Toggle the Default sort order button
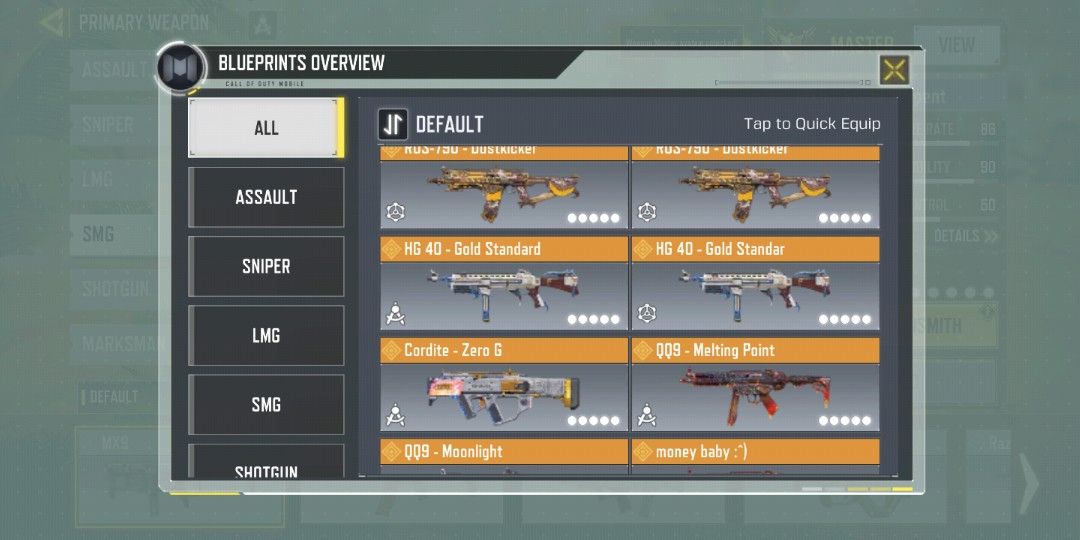 [392, 124]
